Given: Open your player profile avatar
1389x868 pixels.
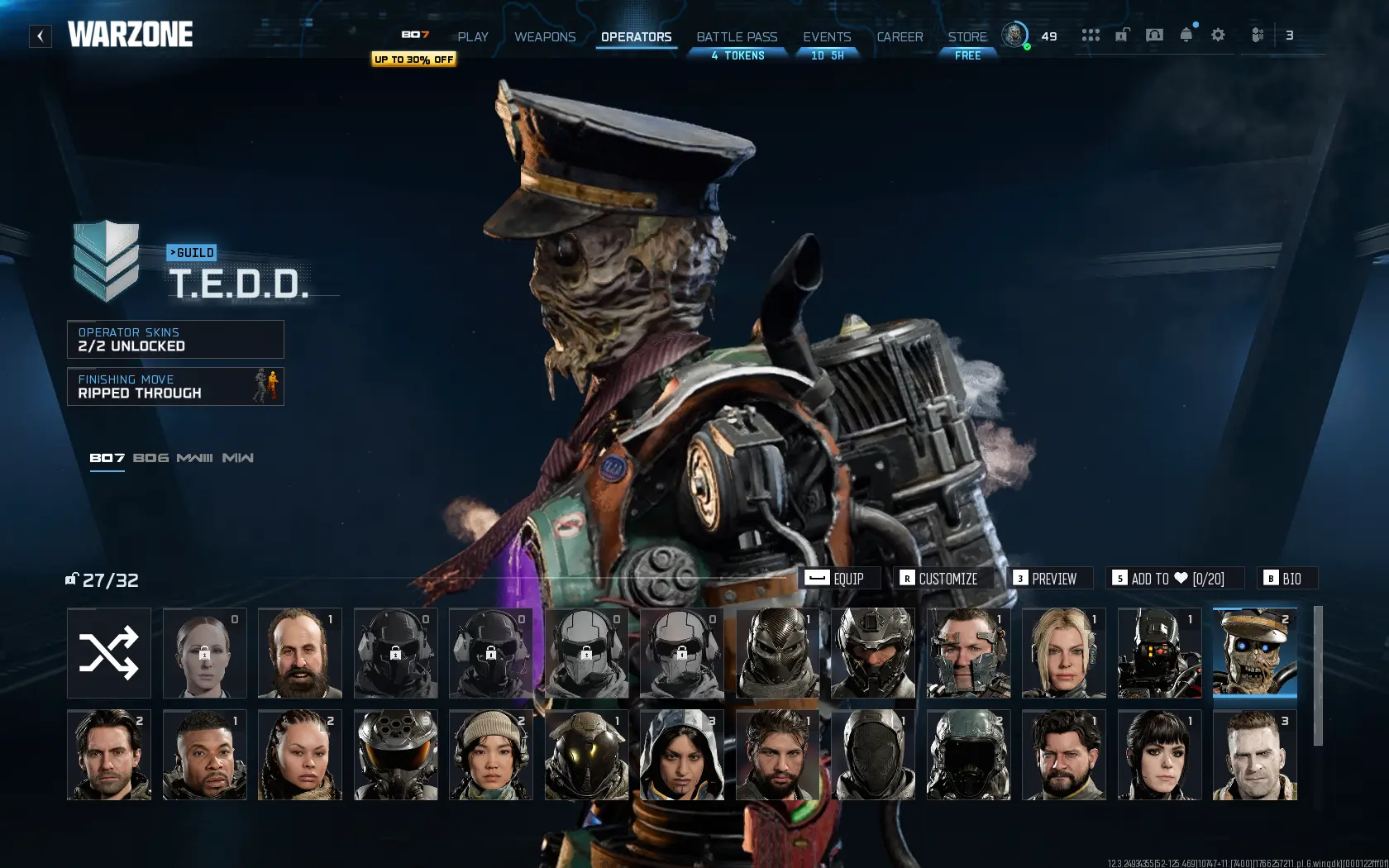Looking at the screenshot, I should coord(1015,36).
